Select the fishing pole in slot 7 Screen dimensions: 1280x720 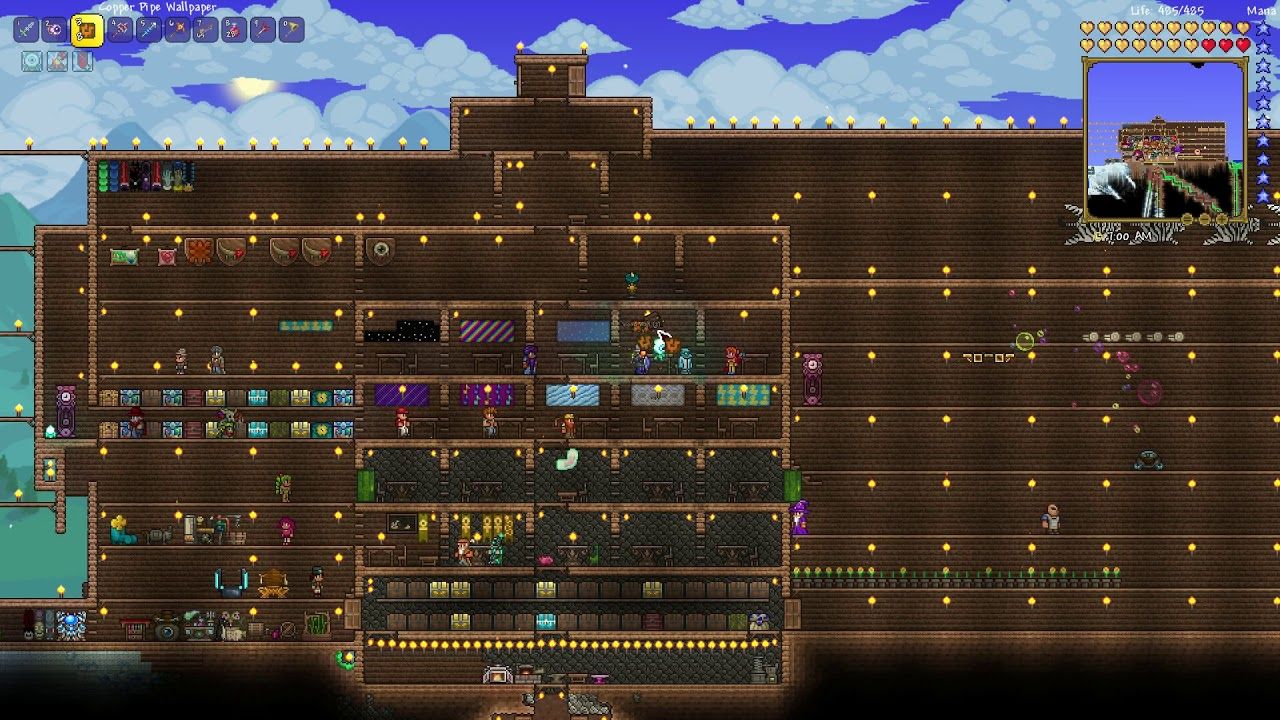point(207,29)
